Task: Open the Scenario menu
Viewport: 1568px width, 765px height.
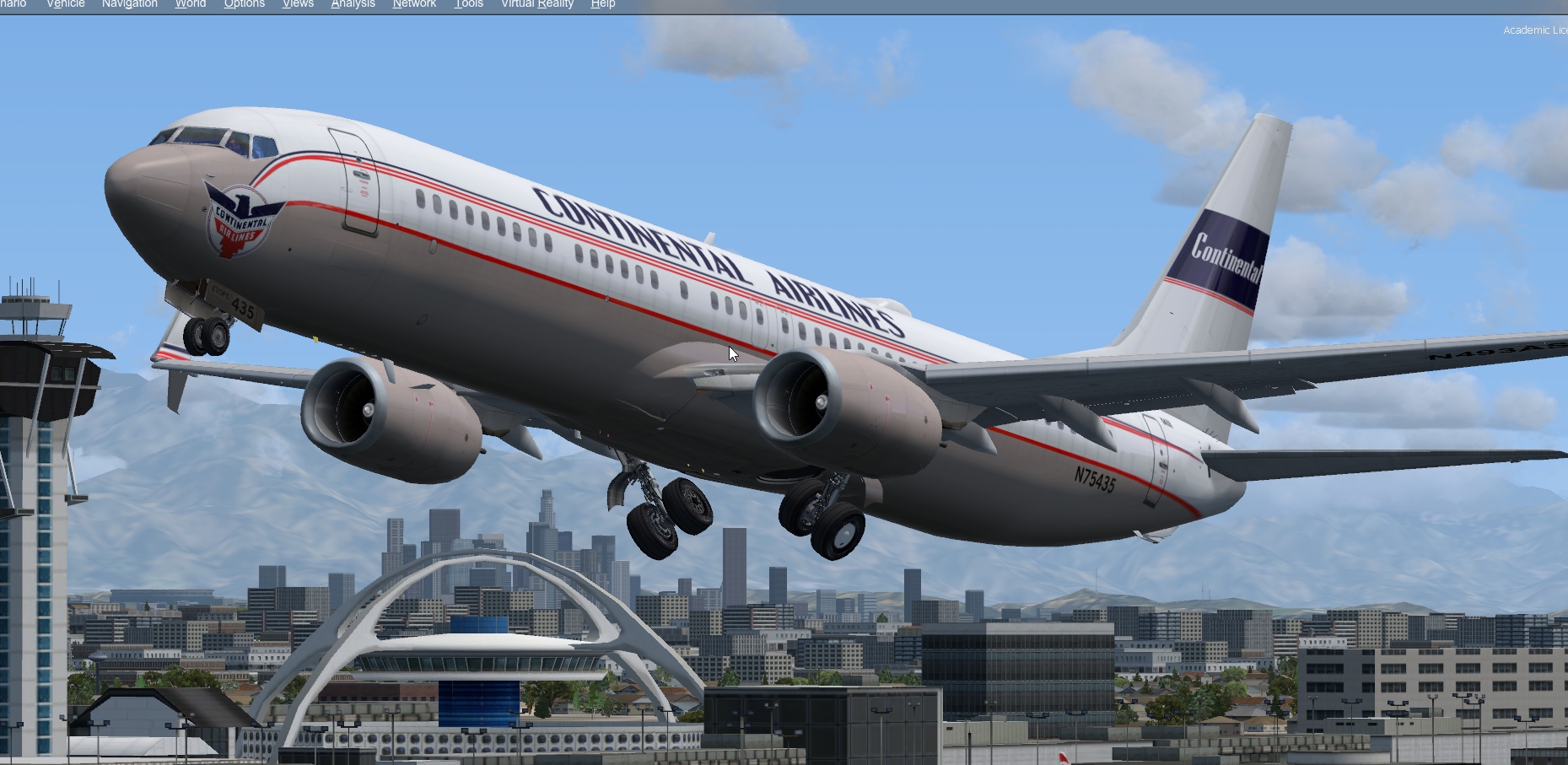Action: [x=13, y=4]
